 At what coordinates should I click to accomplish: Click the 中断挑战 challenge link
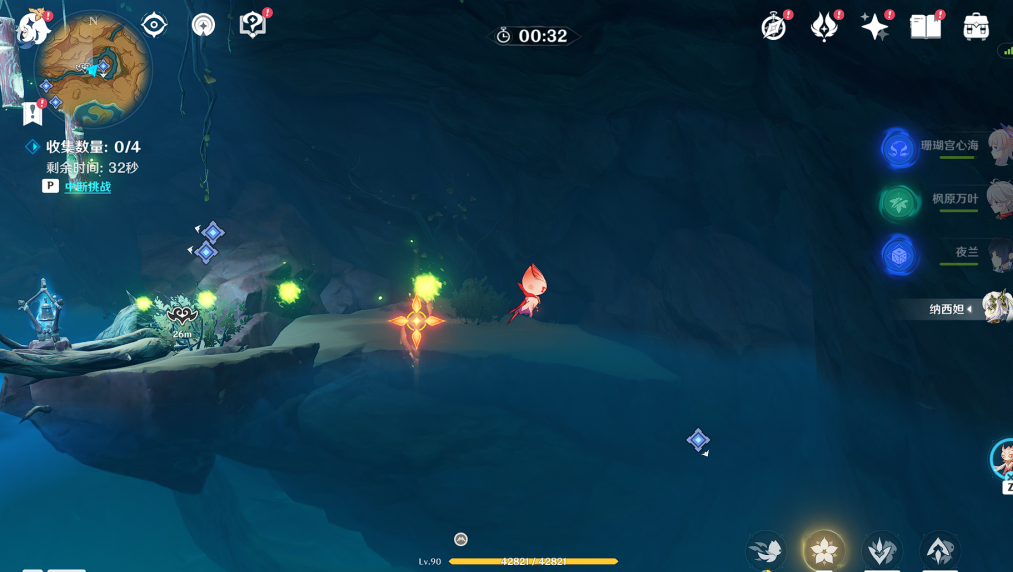pos(88,187)
